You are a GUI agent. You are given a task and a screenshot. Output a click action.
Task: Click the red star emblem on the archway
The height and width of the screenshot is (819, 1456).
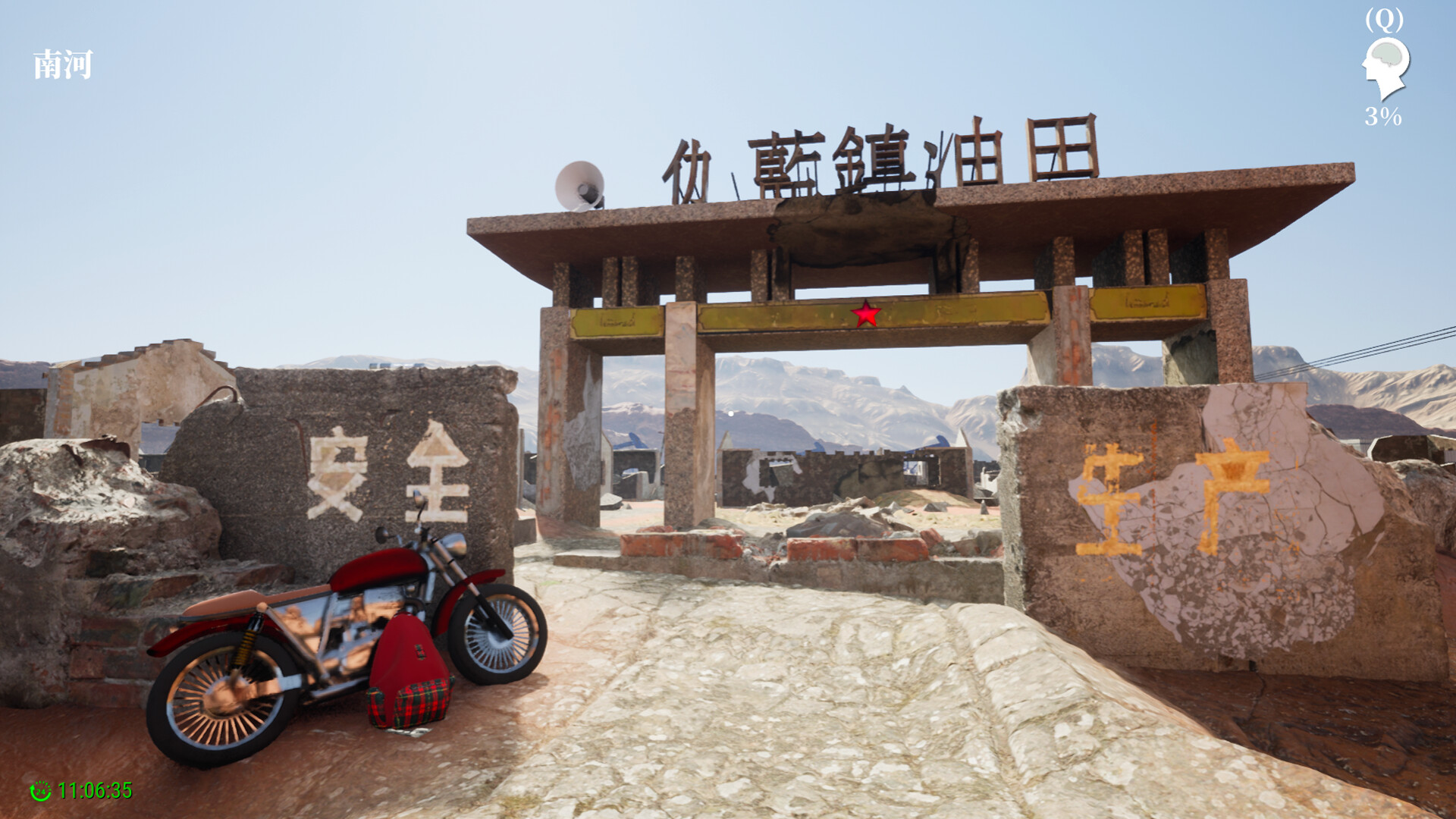pos(867,312)
